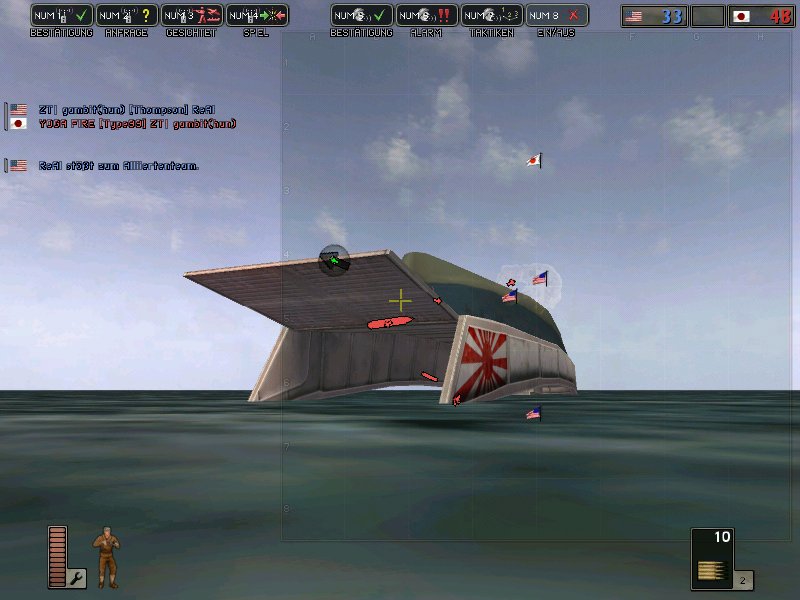
Task: Toggle the Ein/Aus radio command
Action: (x=557, y=16)
